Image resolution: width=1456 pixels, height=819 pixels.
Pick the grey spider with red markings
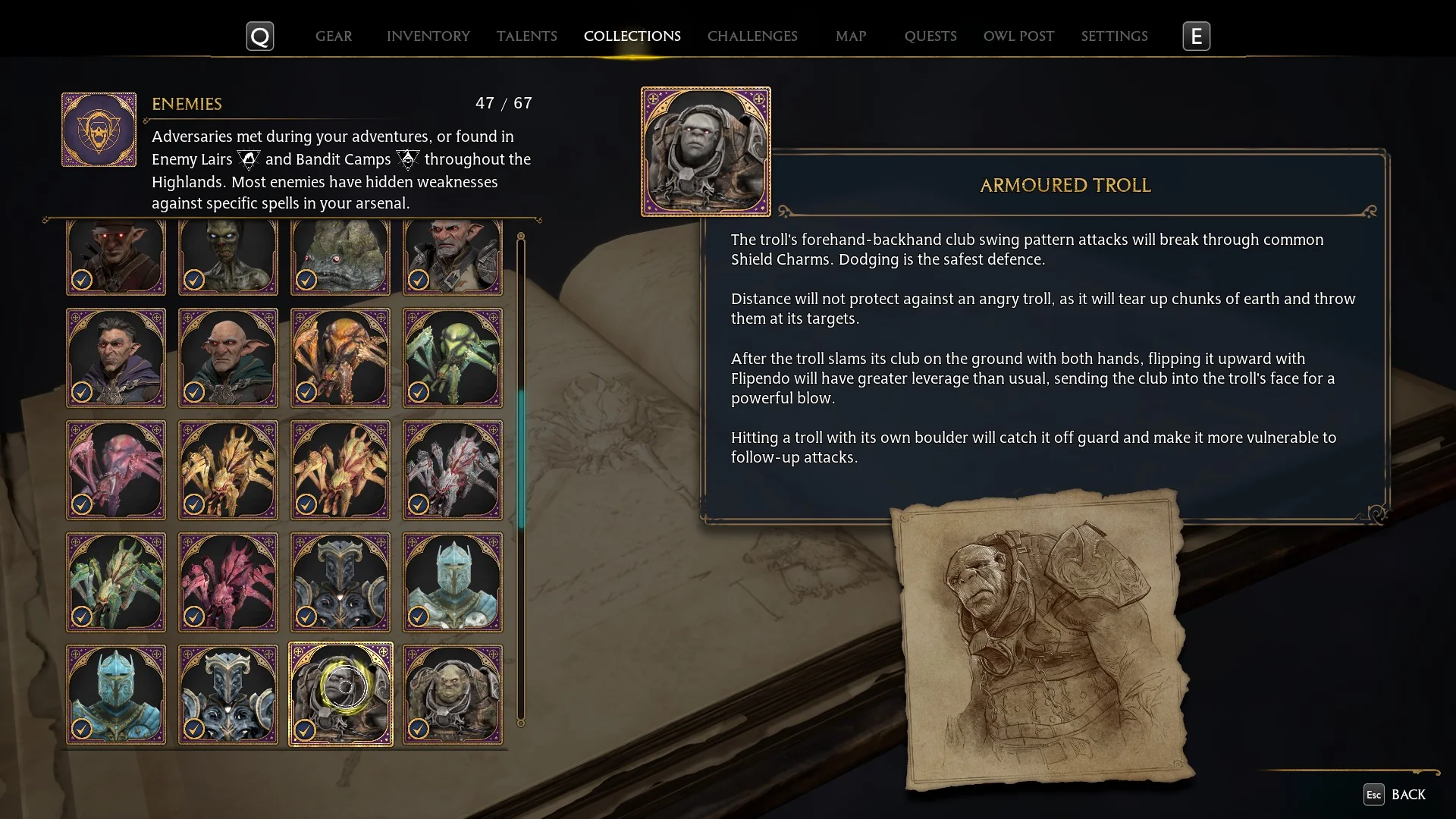(x=453, y=469)
